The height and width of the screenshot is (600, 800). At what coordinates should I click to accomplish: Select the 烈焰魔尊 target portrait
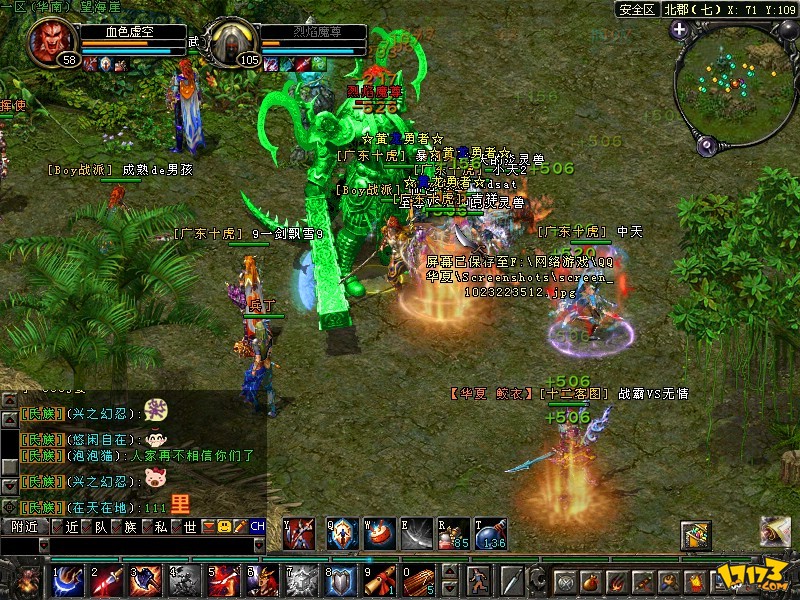coord(231,40)
